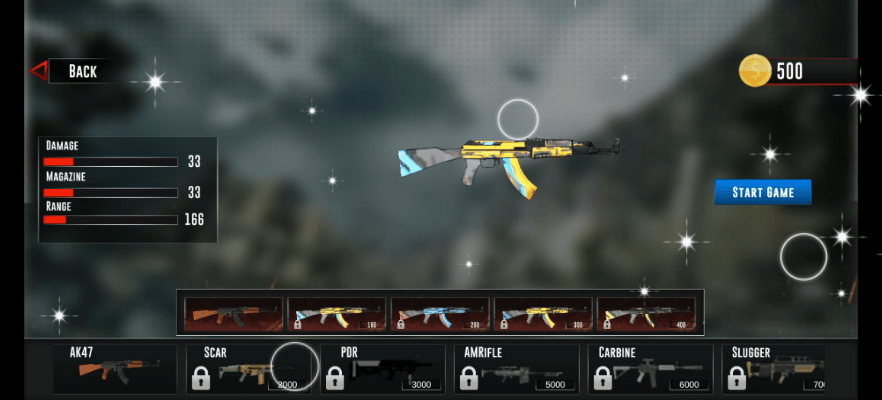The height and width of the screenshot is (400, 882).
Task: Select the locked Slugger weapon
Action: coord(777,369)
